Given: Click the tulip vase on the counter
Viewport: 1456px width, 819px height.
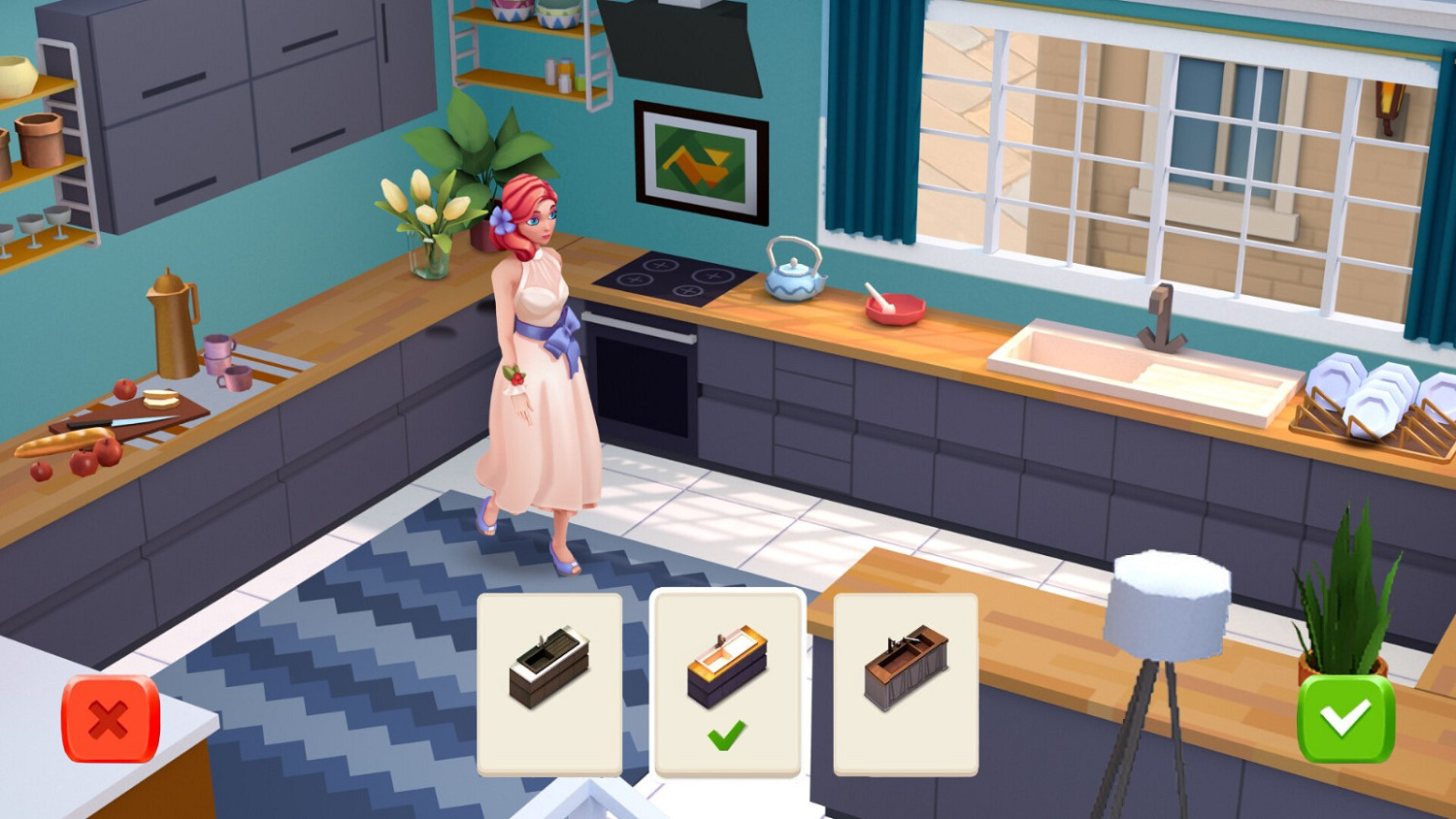Looking at the screenshot, I should (x=428, y=223).
